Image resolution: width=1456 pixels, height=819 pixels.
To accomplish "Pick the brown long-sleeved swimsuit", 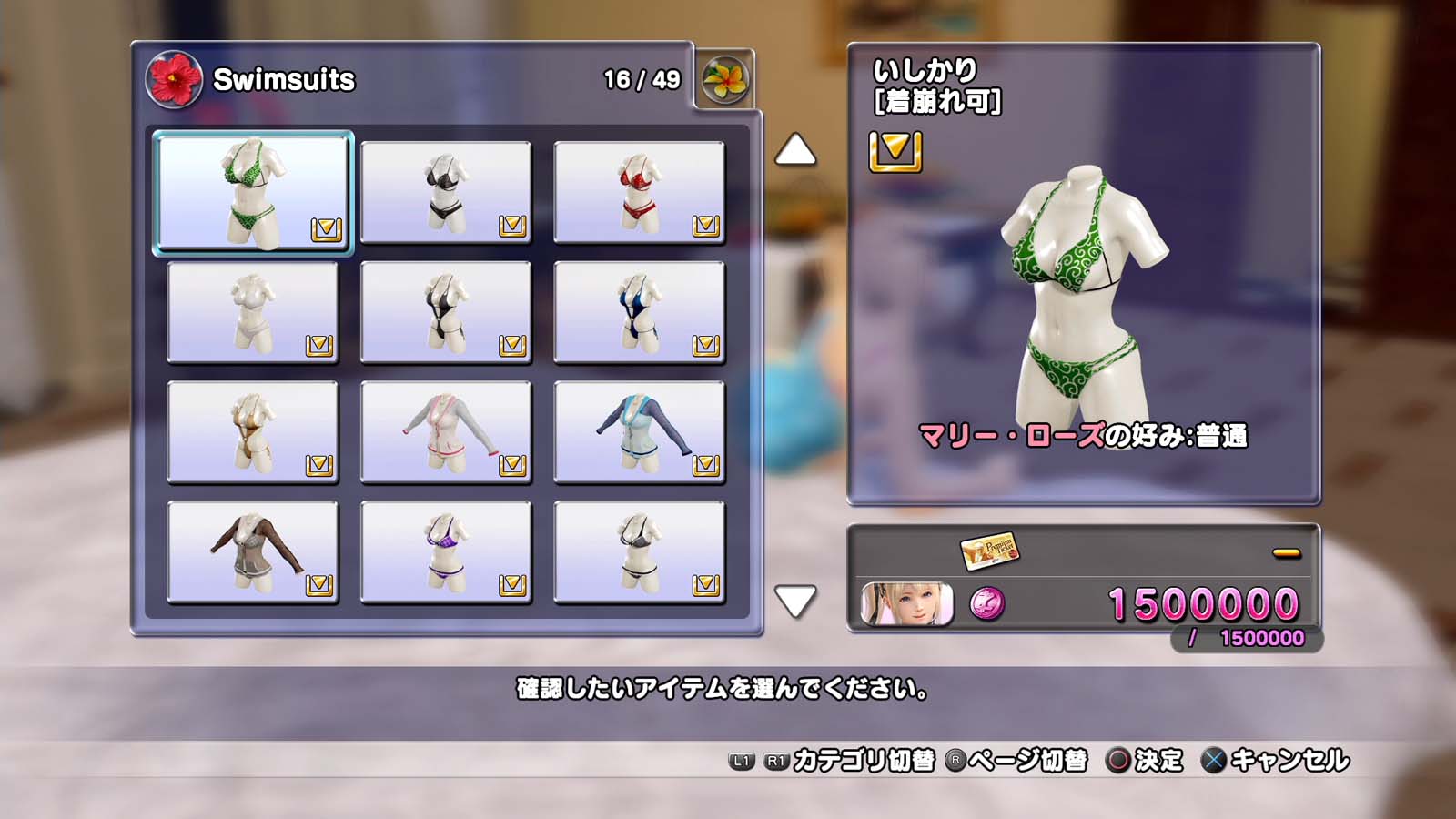I will click(x=253, y=552).
